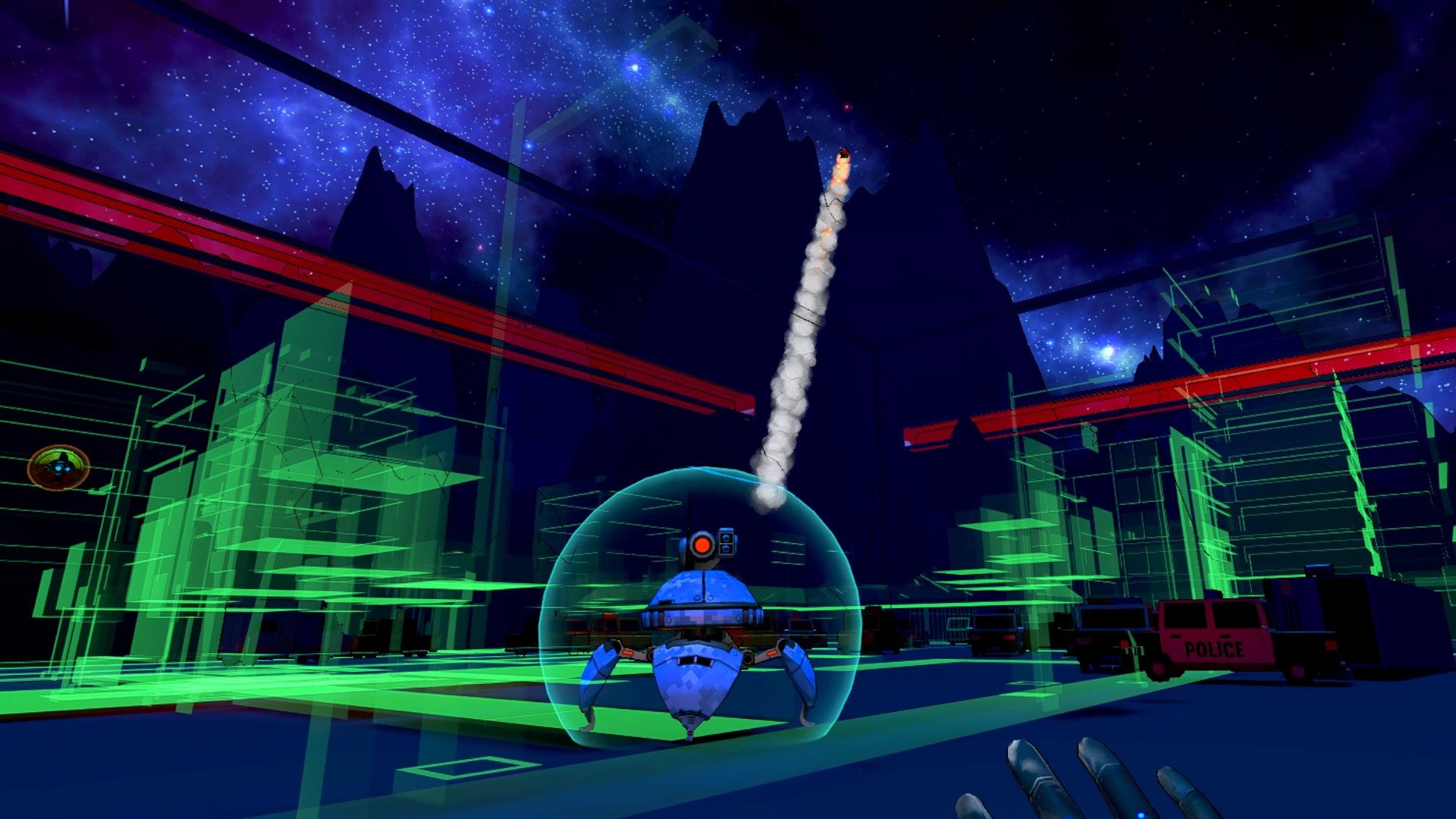Click the orange joint light on drone's left arm
The width and height of the screenshot is (1456, 819).
tap(626, 651)
